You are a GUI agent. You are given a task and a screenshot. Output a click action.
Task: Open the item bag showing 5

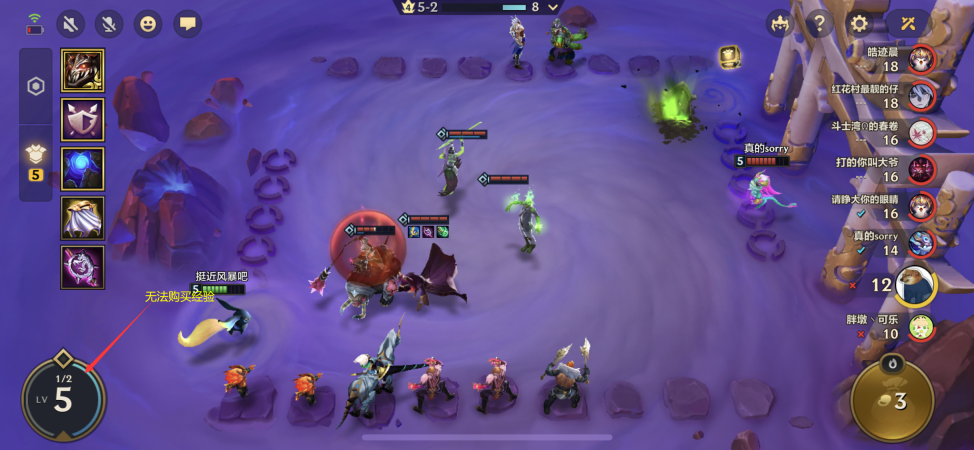(x=36, y=158)
